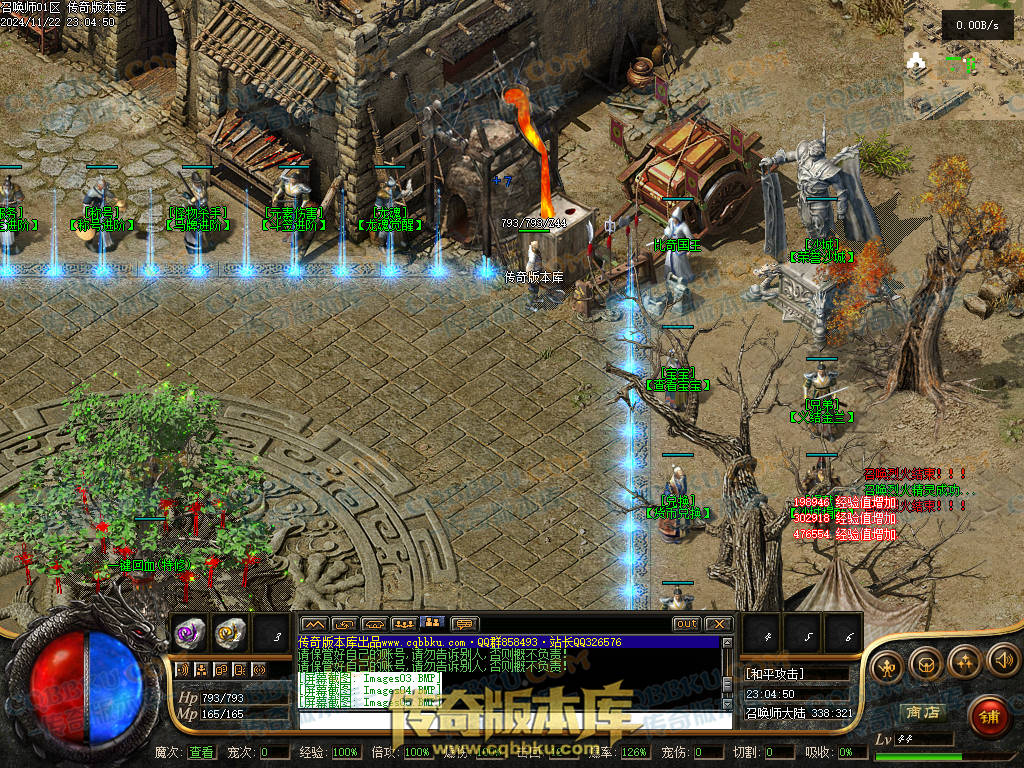
Task: Open the skills sparkle icon button
Action: click(x=964, y=662)
